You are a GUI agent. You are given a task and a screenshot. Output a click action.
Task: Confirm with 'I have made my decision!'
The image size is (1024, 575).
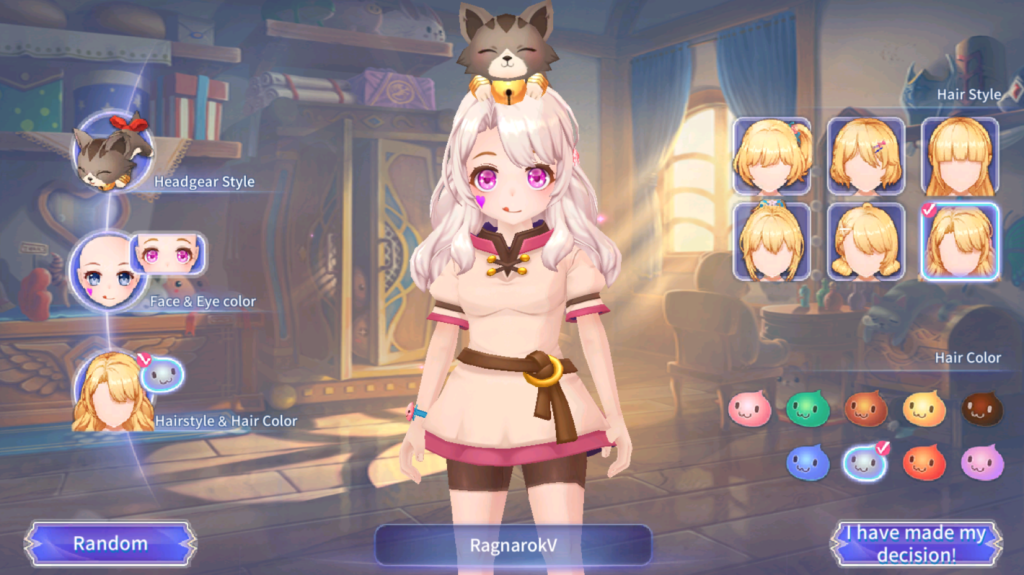[x=914, y=544]
